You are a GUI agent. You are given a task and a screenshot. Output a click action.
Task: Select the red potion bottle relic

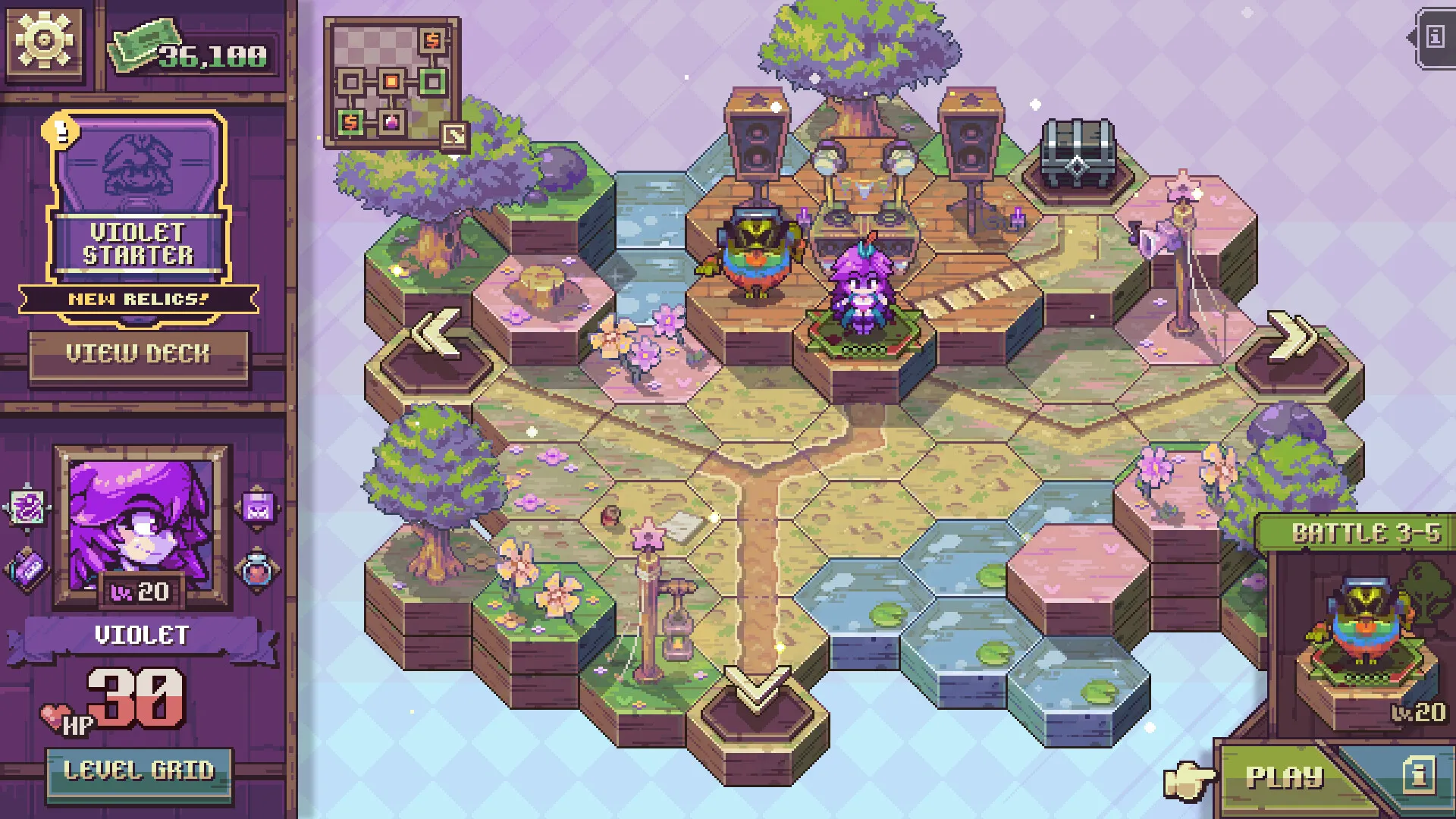tap(259, 570)
